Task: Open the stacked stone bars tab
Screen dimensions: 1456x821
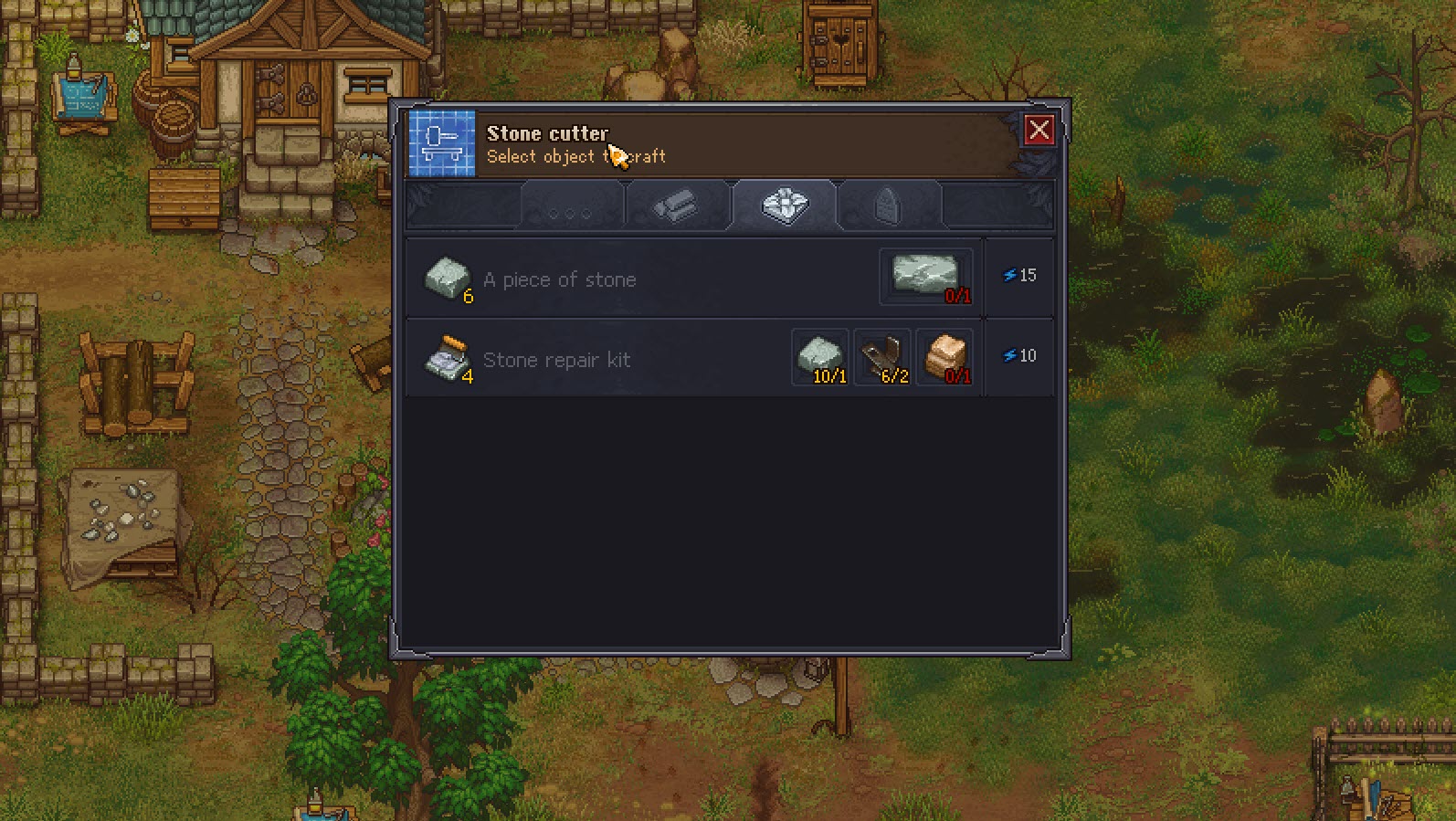Action: (x=677, y=206)
